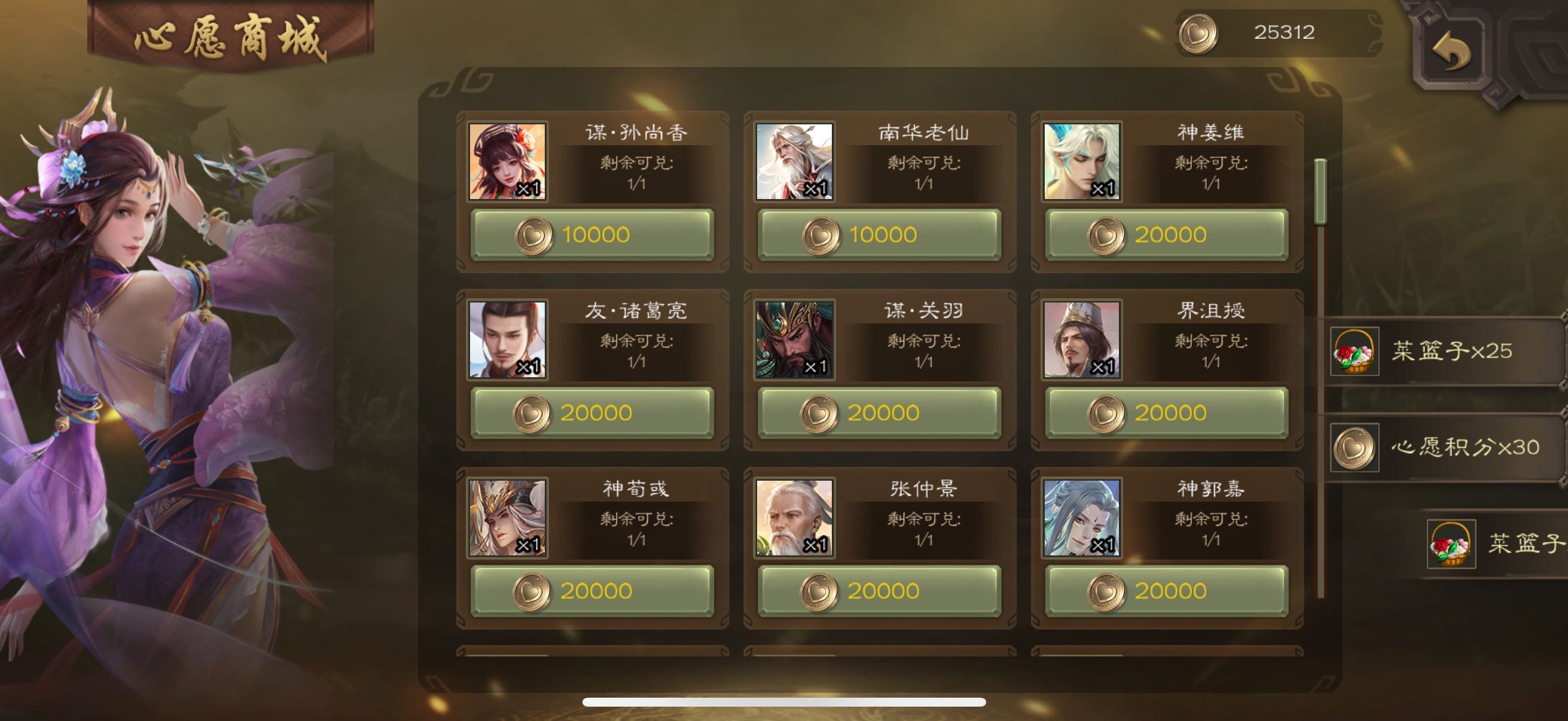Tap the 谋·关羽 portrait icon
Image resolution: width=1568 pixels, height=721 pixels.
click(794, 340)
